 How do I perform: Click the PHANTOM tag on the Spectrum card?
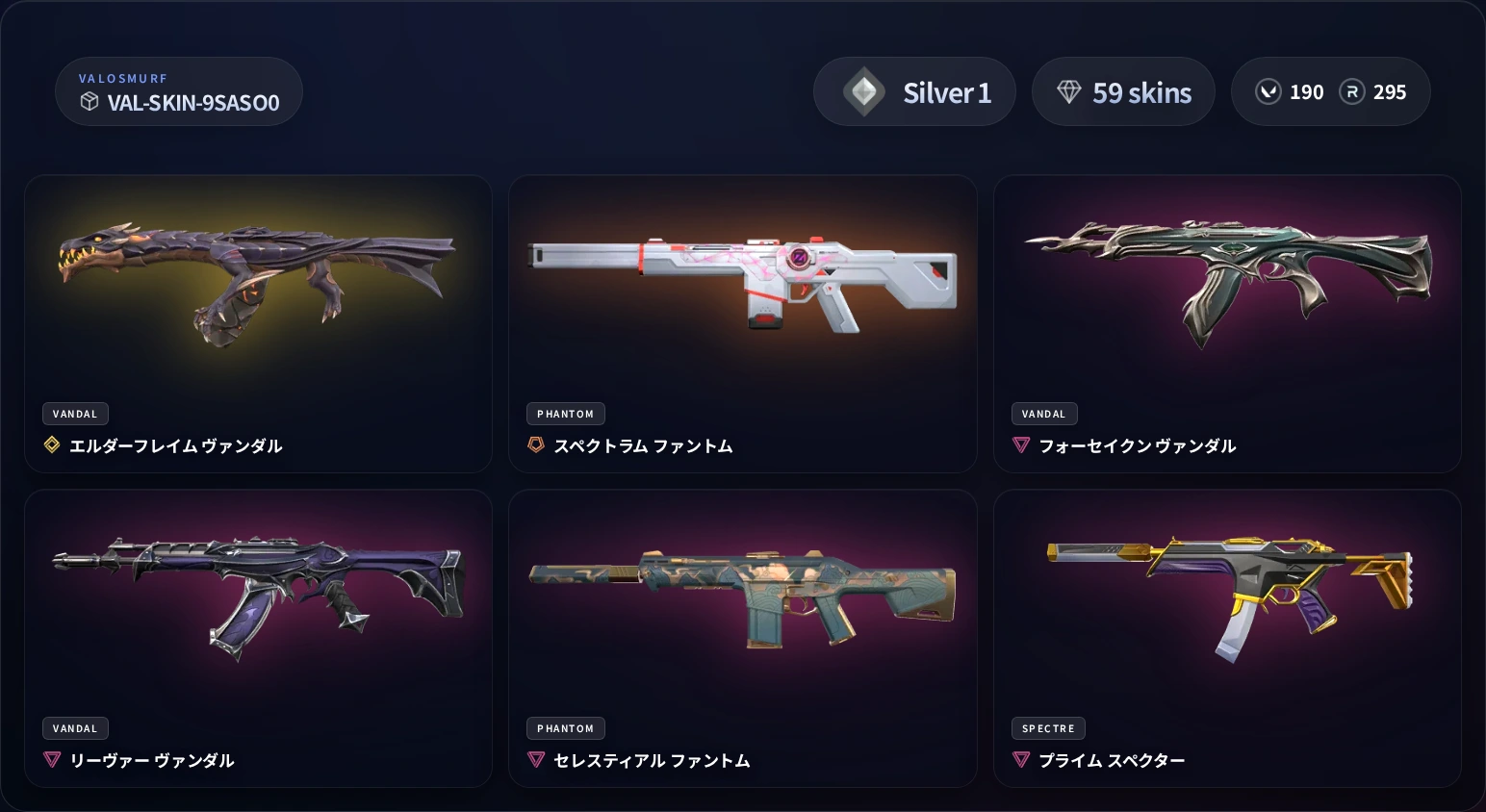click(x=566, y=414)
